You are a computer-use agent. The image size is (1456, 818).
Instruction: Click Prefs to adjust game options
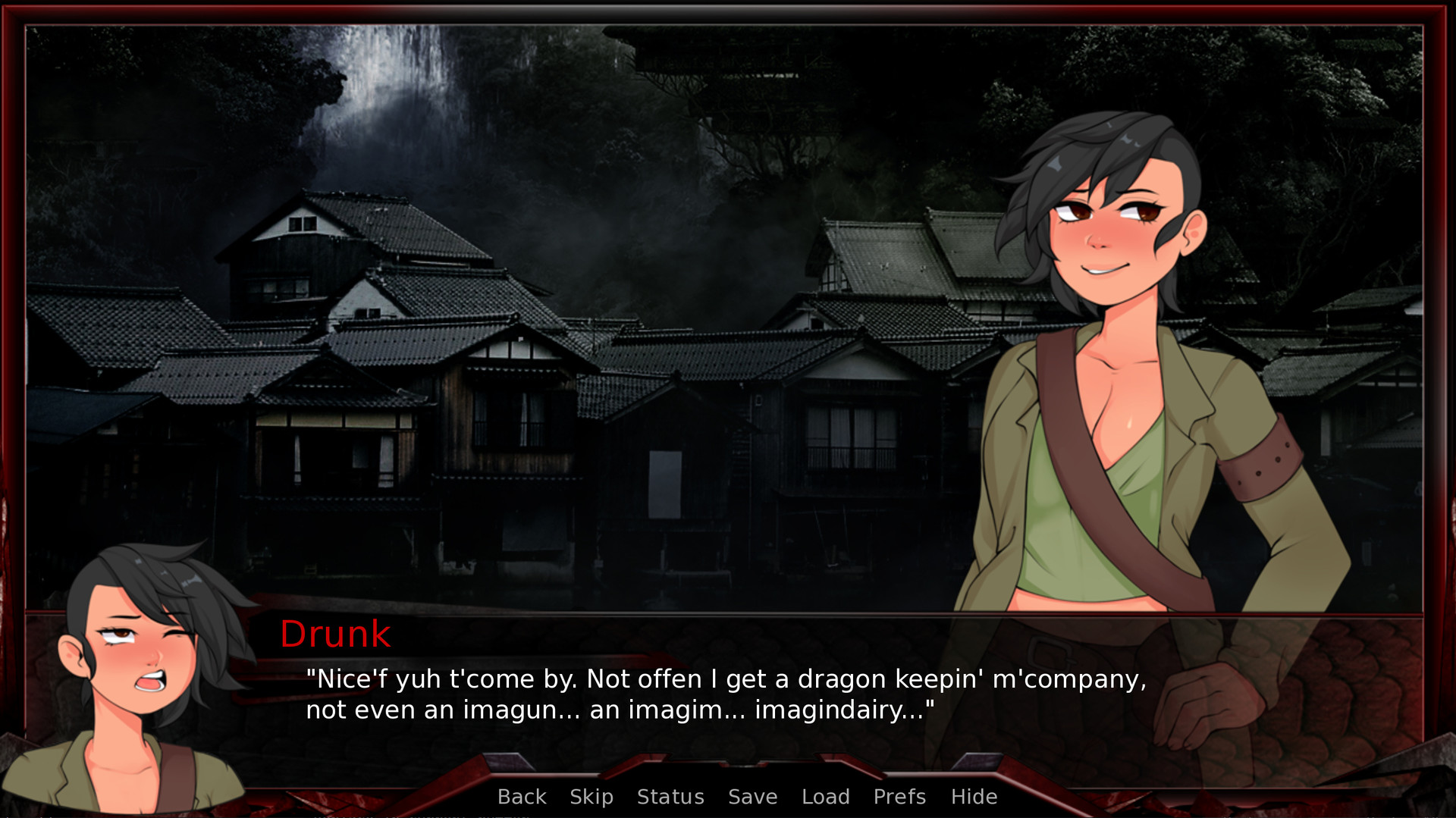point(899,797)
